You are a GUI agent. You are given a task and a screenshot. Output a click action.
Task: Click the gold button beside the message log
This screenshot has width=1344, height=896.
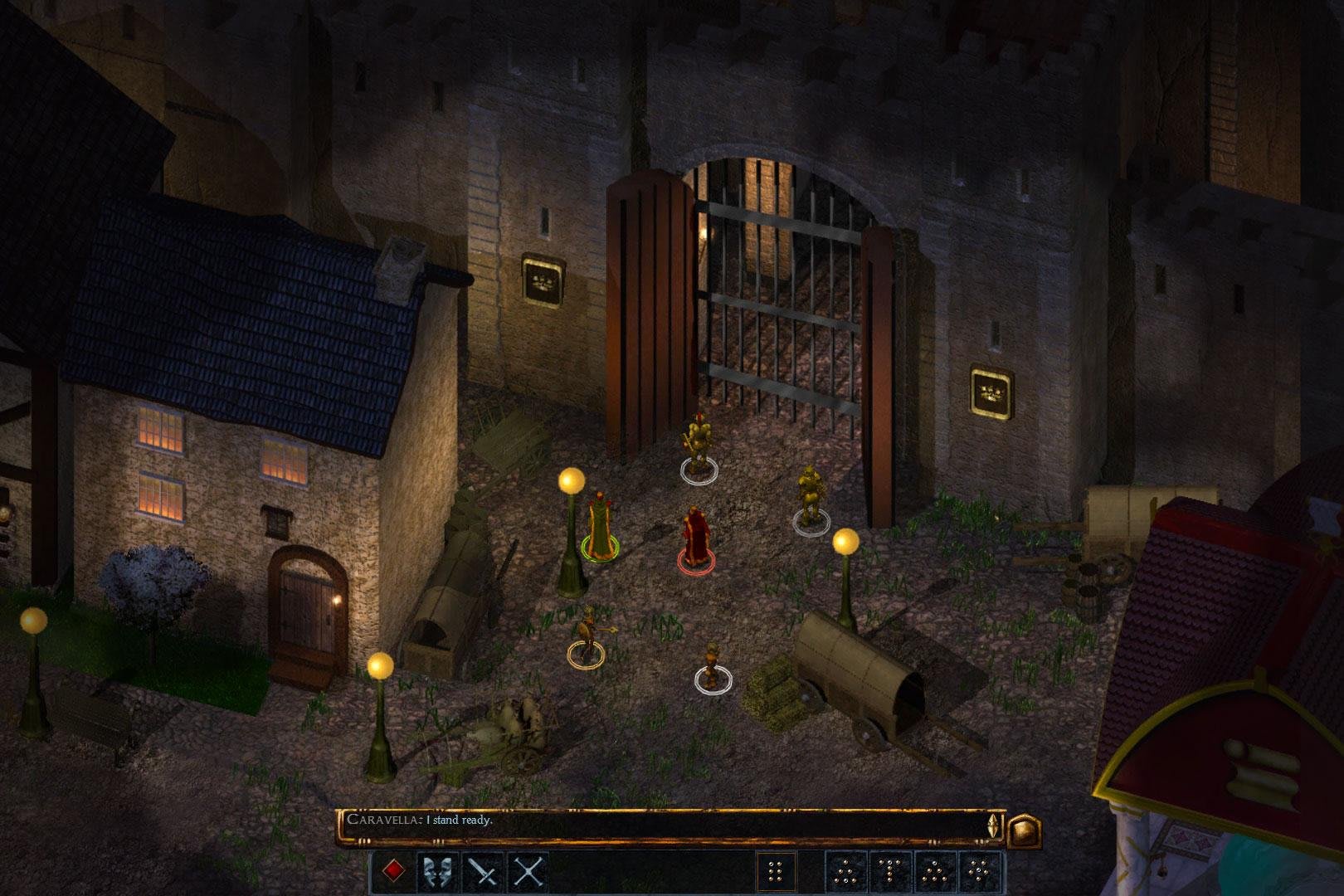(x=1025, y=829)
